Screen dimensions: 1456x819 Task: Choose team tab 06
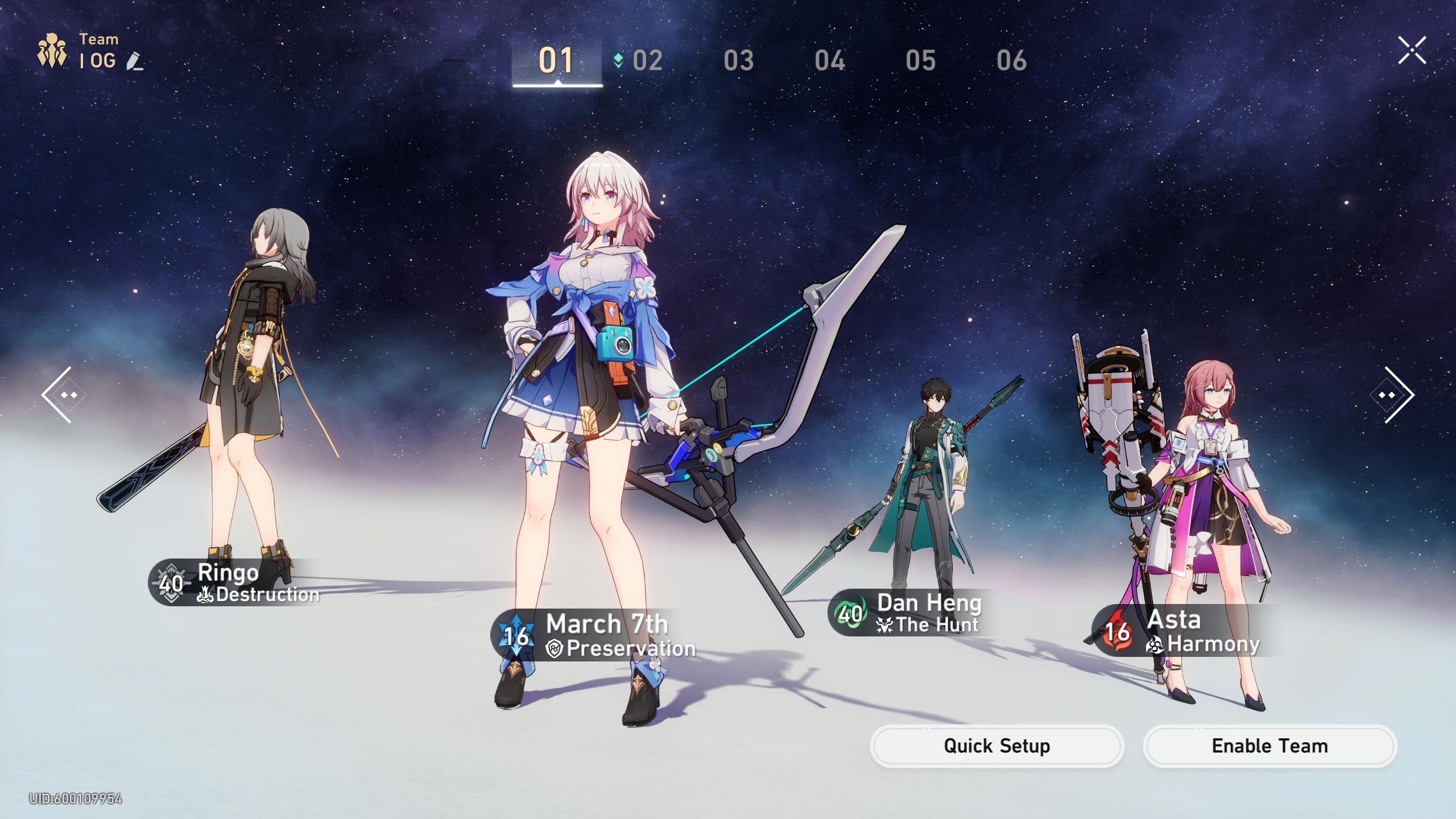[1011, 60]
